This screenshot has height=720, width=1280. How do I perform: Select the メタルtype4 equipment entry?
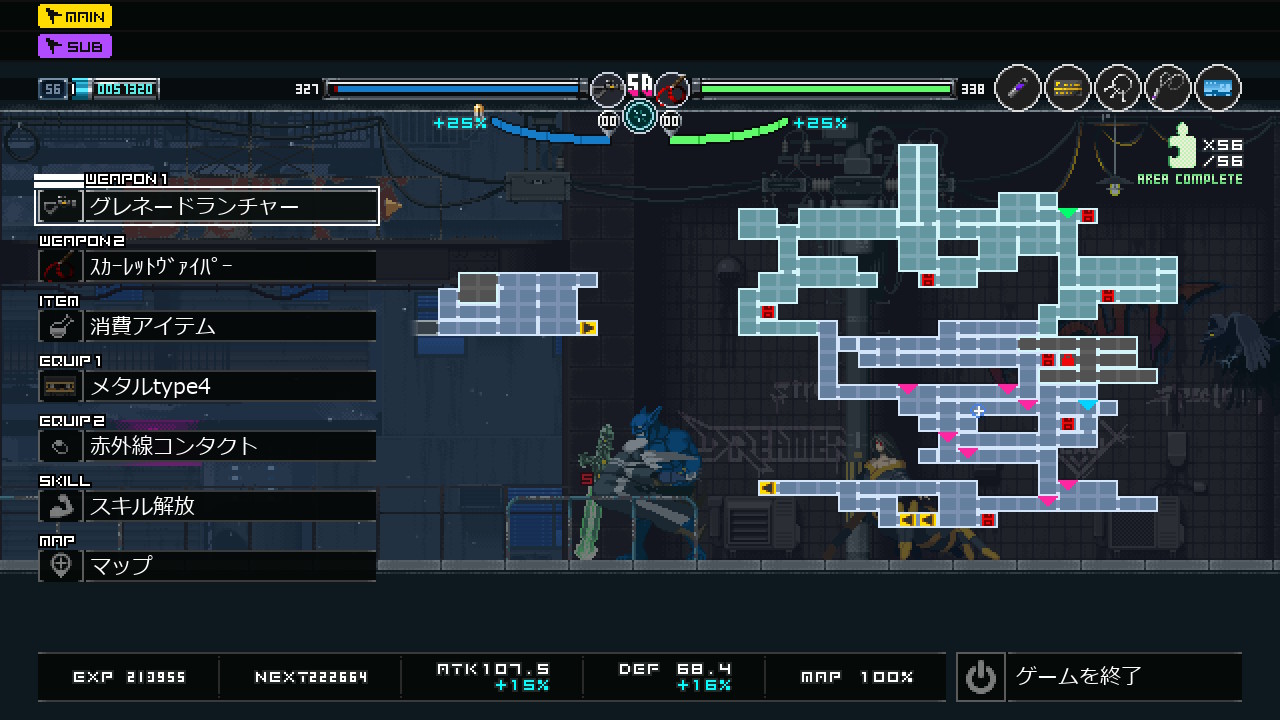[x=207, y=386]
